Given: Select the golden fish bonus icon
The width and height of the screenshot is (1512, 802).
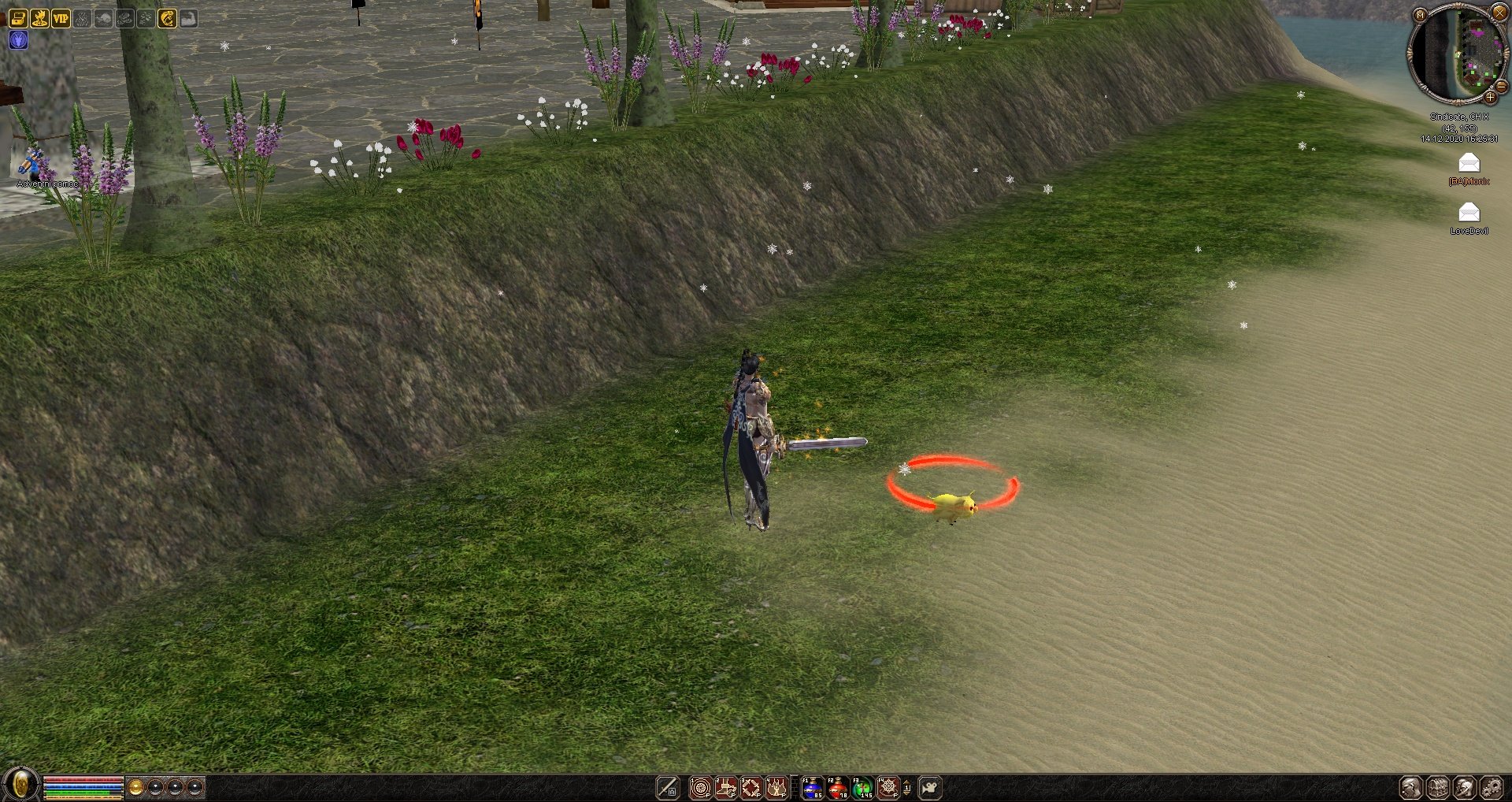Looking at the screenshot, I should pyautogui.click(x=167, y=18).
